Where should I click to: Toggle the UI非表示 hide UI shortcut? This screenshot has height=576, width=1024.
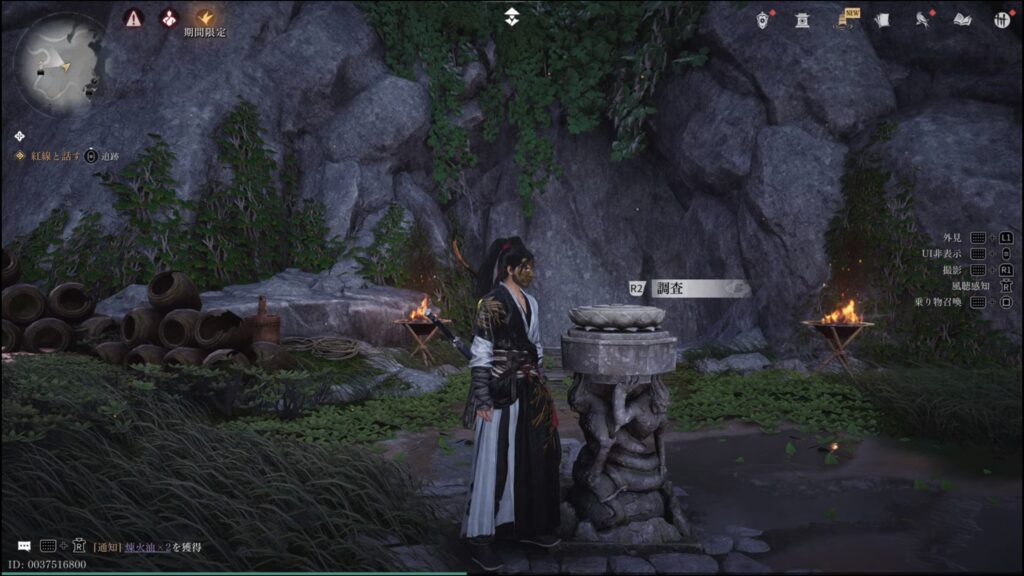[x=941, y=254]
